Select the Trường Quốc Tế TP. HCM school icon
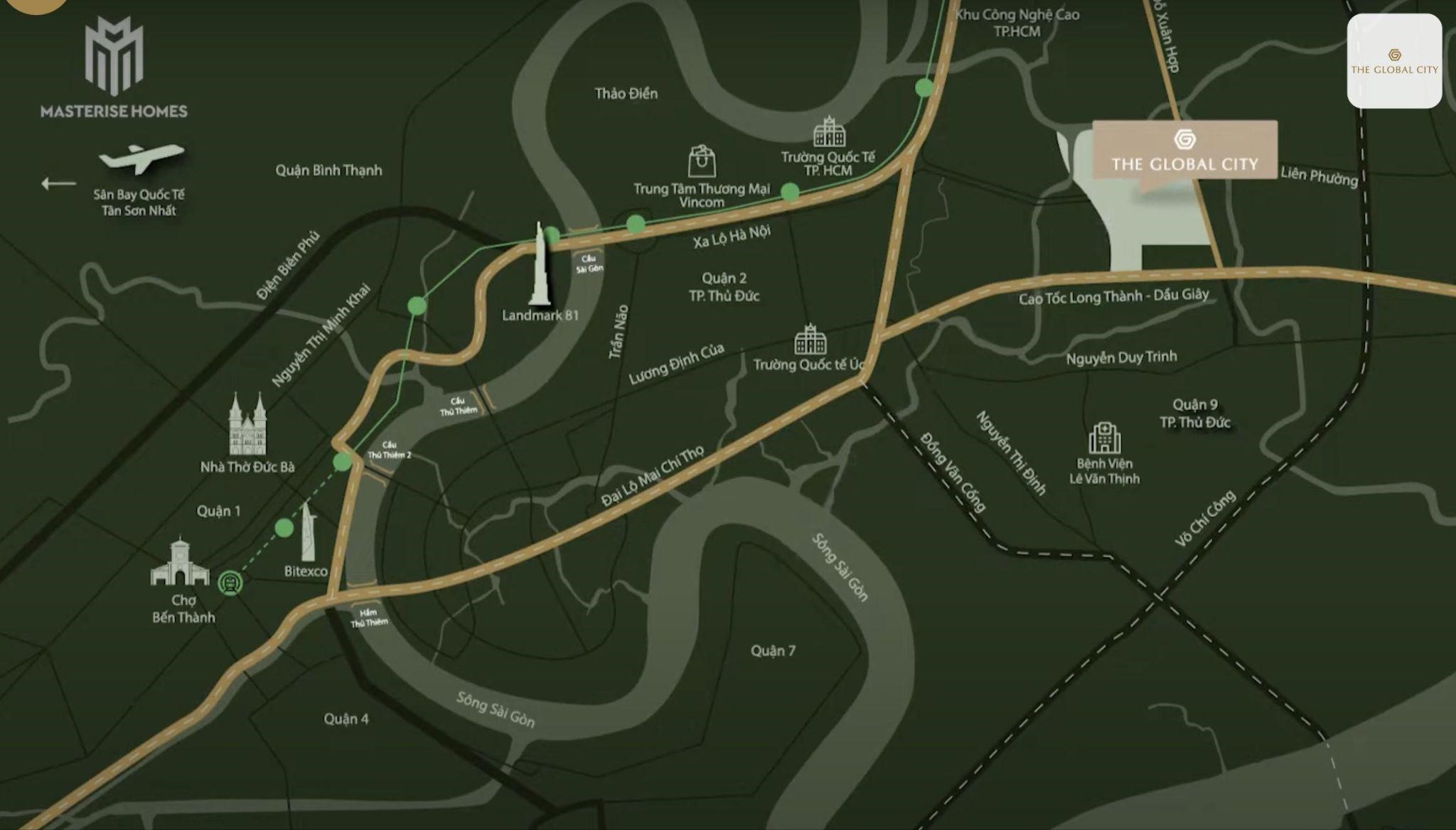Screen dimensions: 1456x830 pos(828,132)
